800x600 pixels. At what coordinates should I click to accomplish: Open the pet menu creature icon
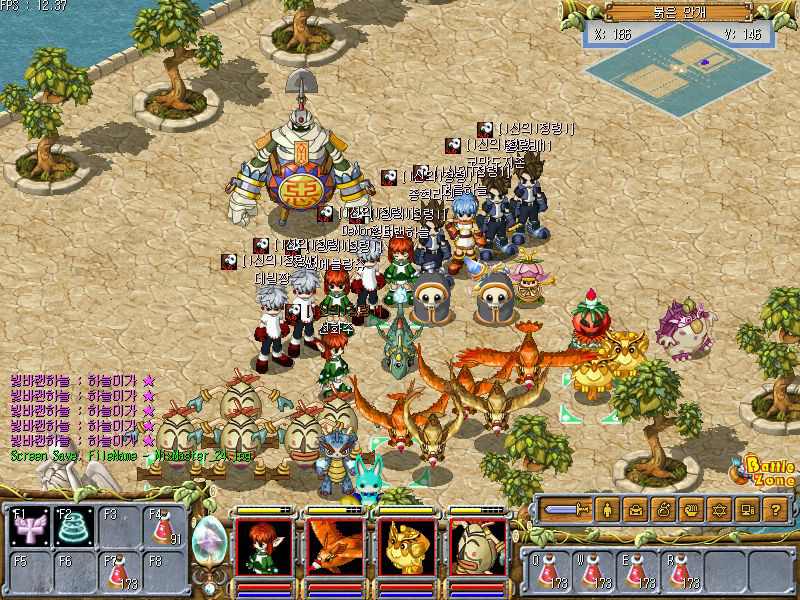pyautogui.click(x=663, y=510)
